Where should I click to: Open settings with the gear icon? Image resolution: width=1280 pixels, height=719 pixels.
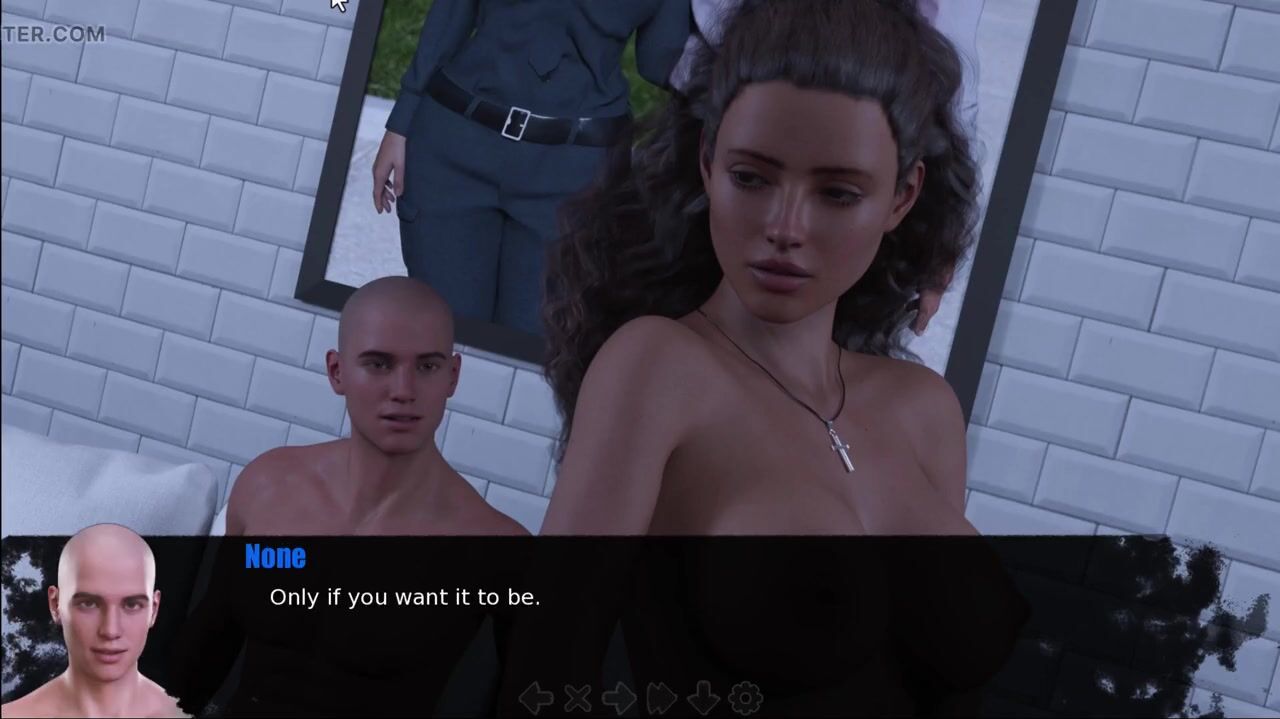(745, 697)
